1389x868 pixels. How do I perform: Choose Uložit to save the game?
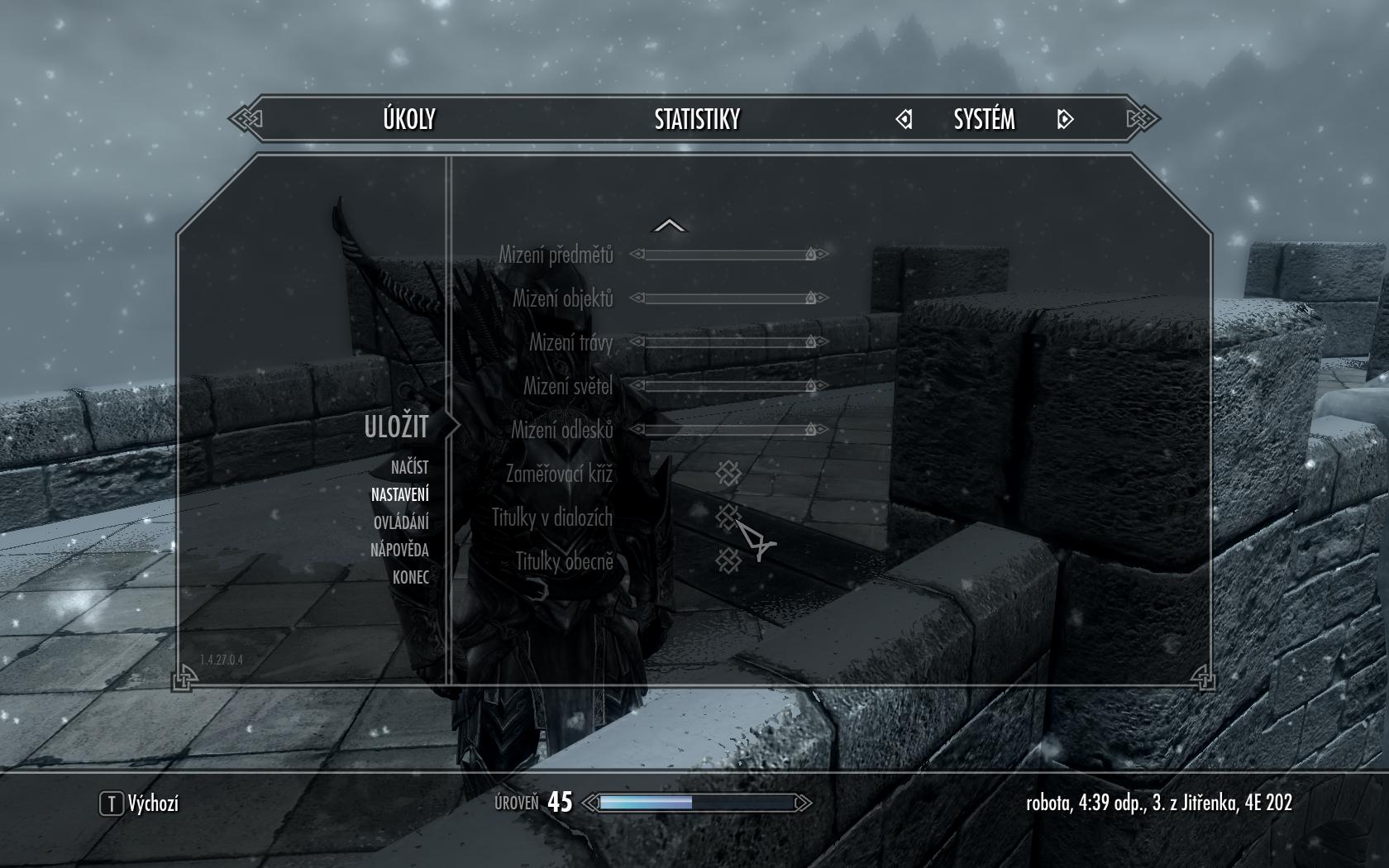tap(396, 427)
